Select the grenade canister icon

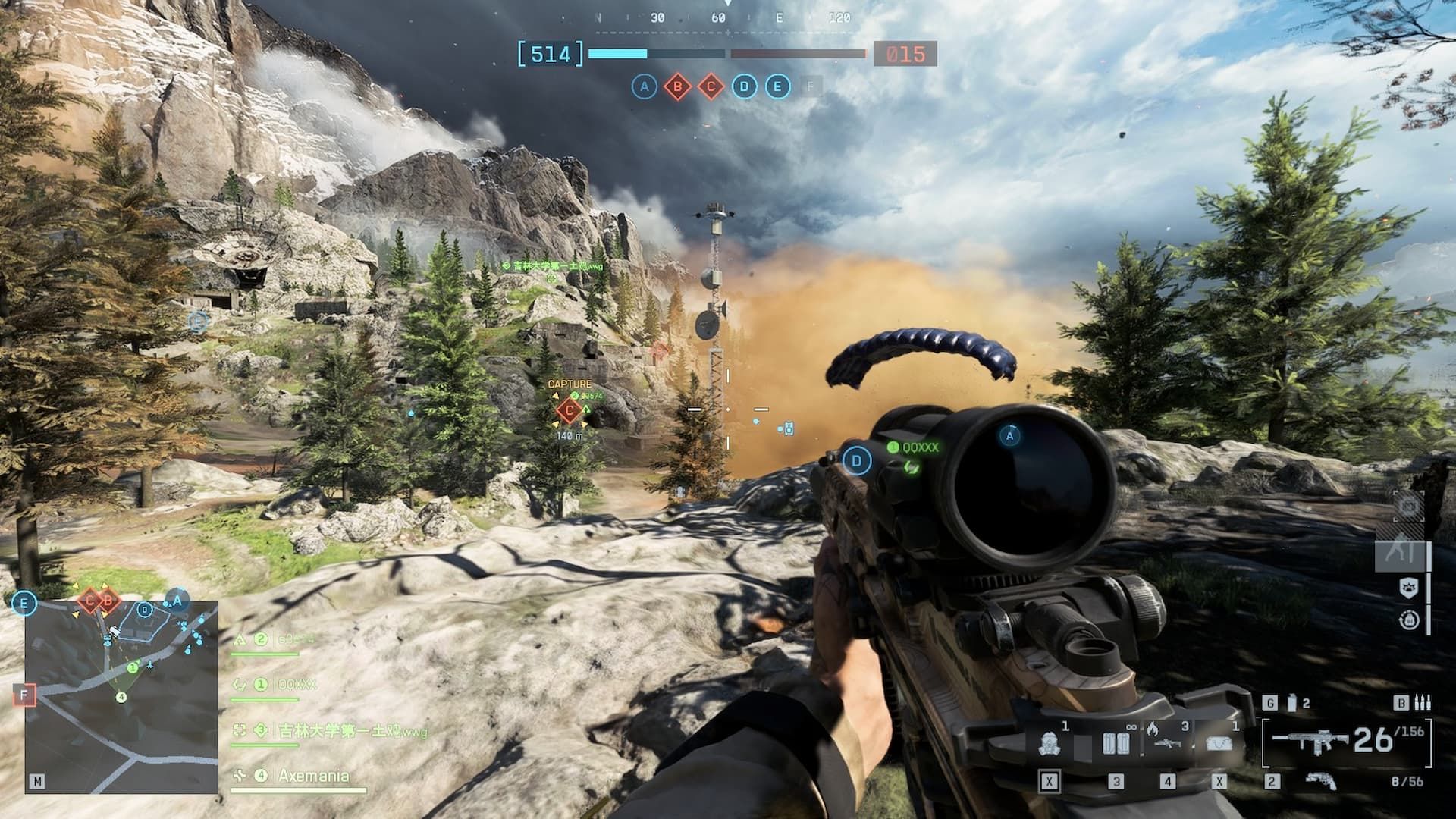click(1293, 703)
